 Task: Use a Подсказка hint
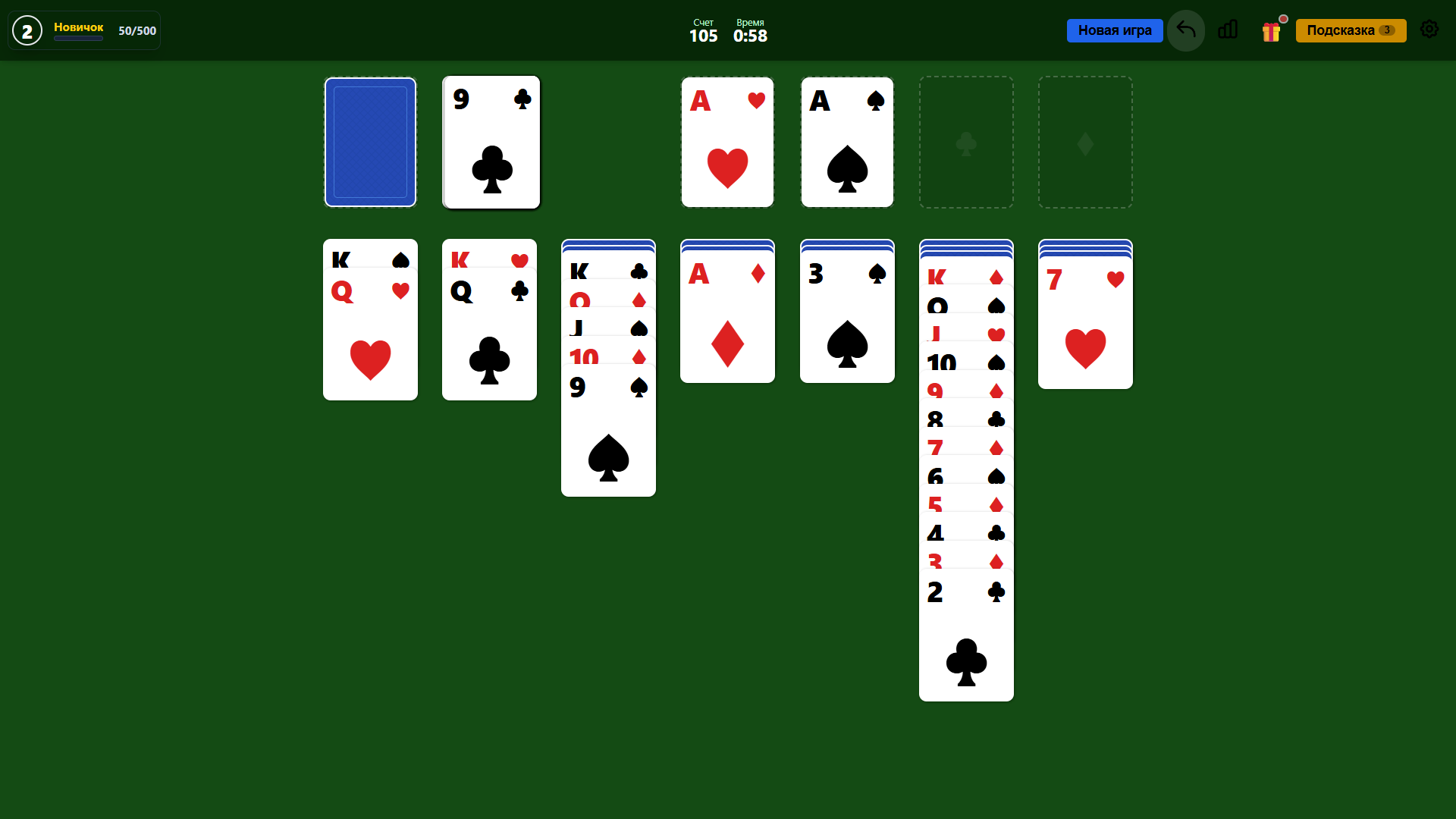click(1351, 30)
